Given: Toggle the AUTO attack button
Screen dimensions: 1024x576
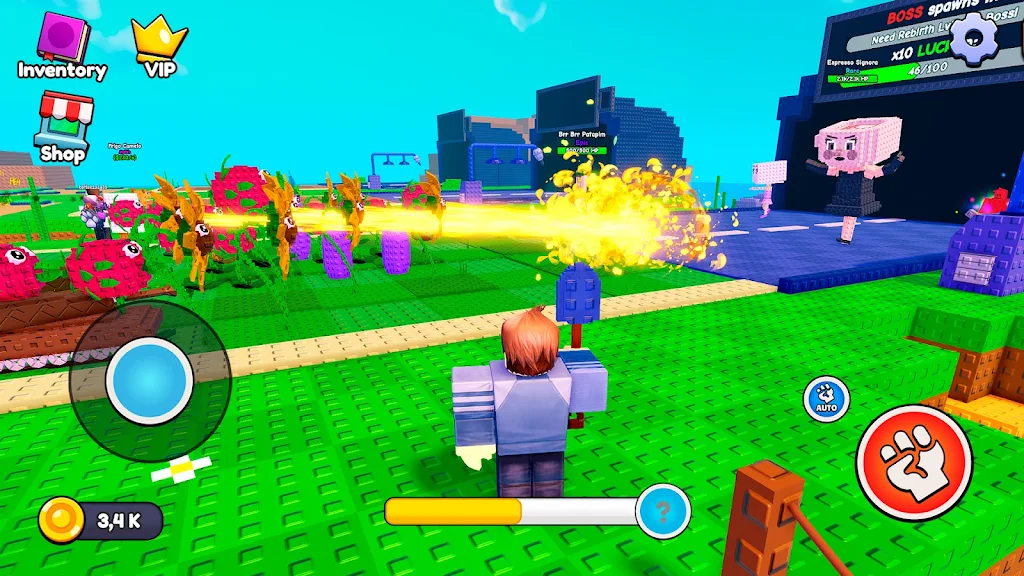Looking at the screenshot, I should 826,398.
